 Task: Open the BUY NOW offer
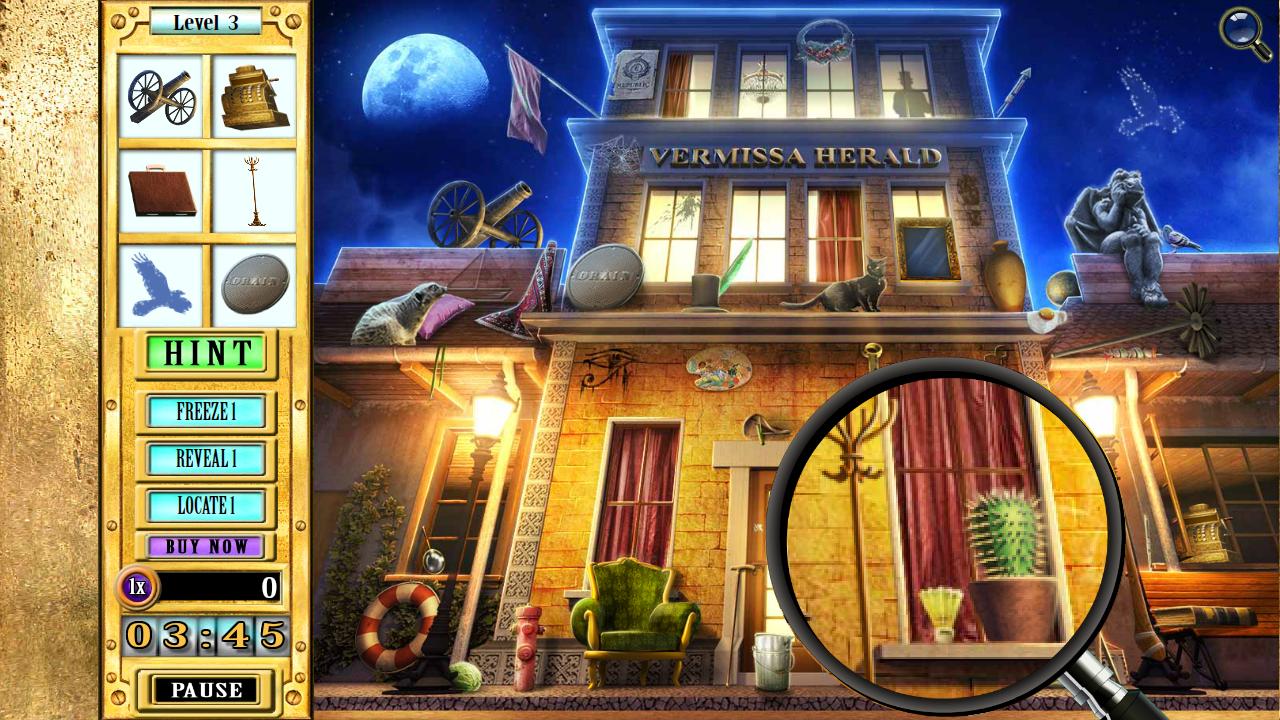click(207, 546)
